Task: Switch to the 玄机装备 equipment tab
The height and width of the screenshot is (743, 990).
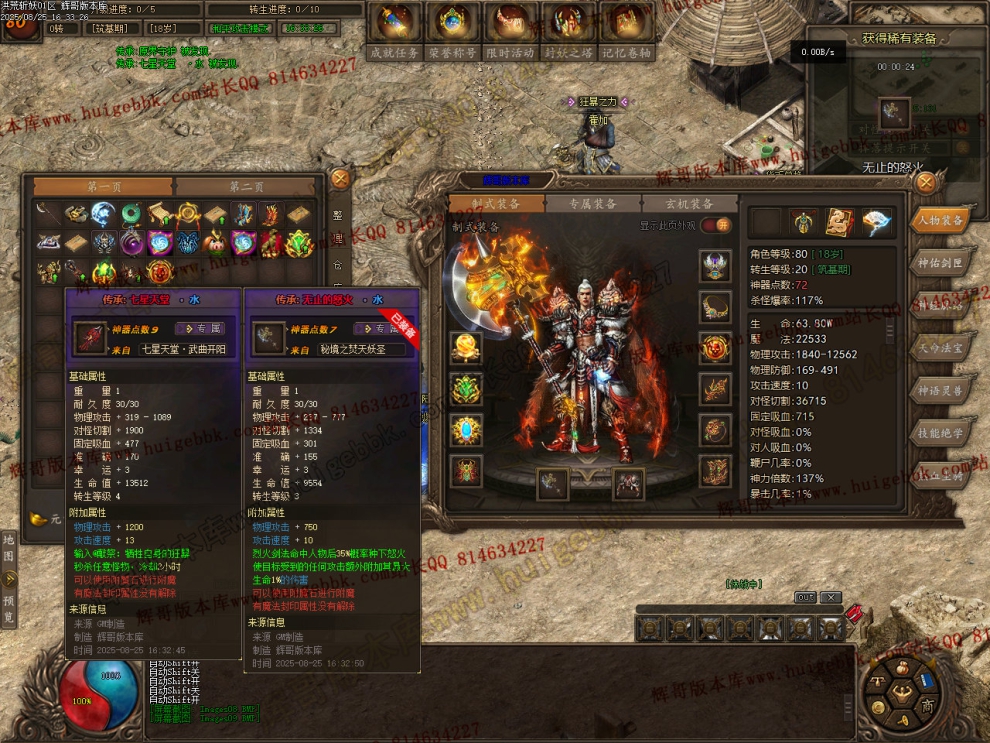Action: coord(689,204)
